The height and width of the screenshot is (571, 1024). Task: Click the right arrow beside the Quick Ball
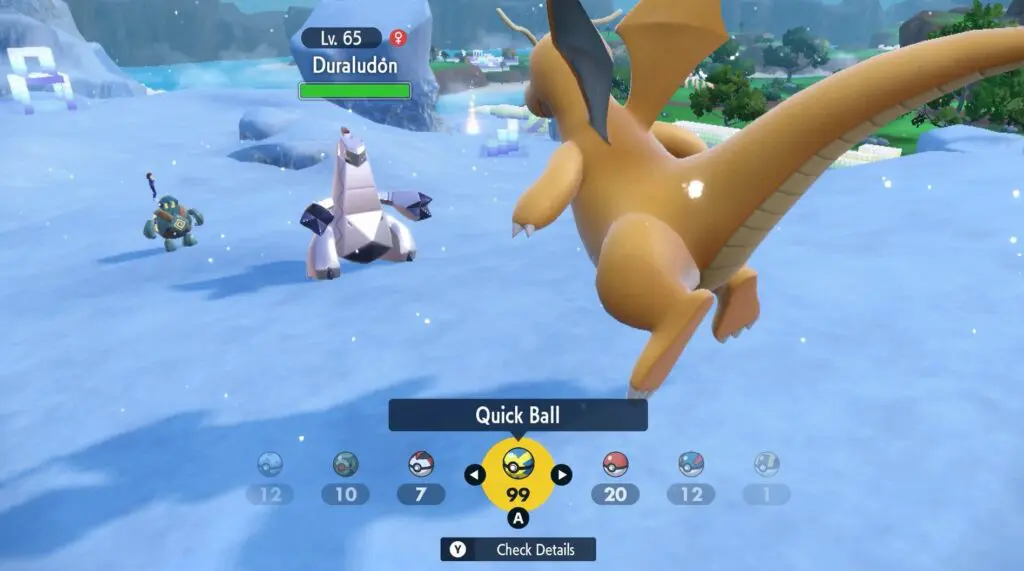562,475
